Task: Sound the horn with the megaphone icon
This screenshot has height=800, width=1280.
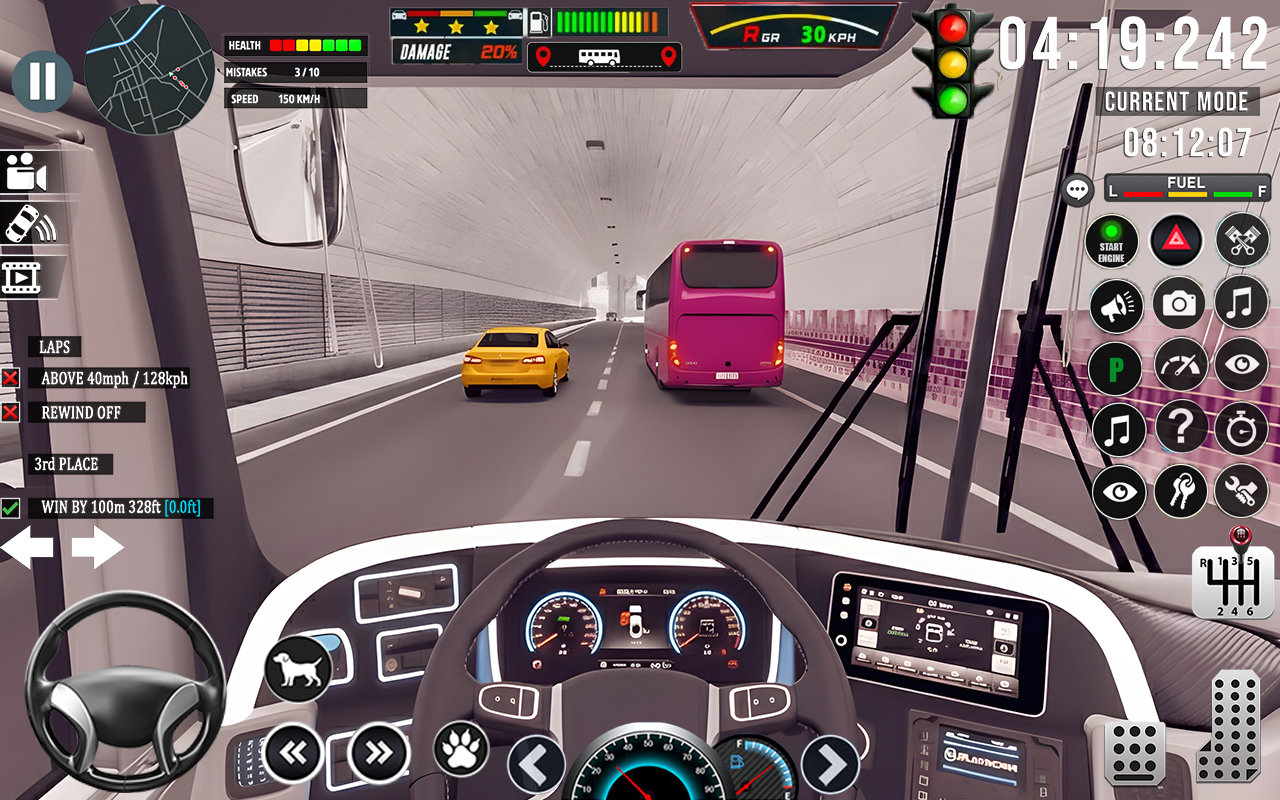Action: click(x=1117, y=304)
